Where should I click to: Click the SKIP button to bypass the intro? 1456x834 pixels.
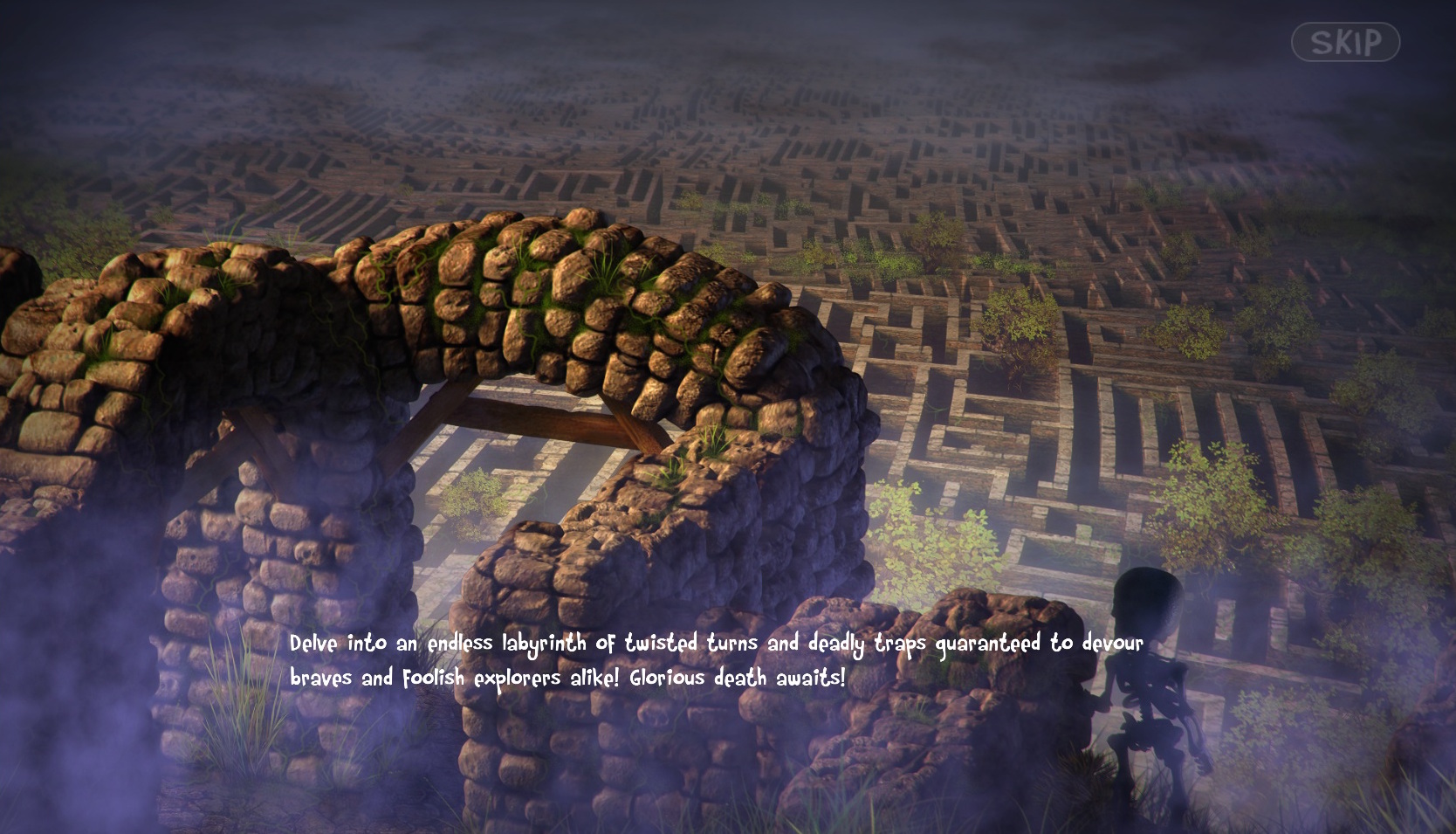pos(1347,40)
